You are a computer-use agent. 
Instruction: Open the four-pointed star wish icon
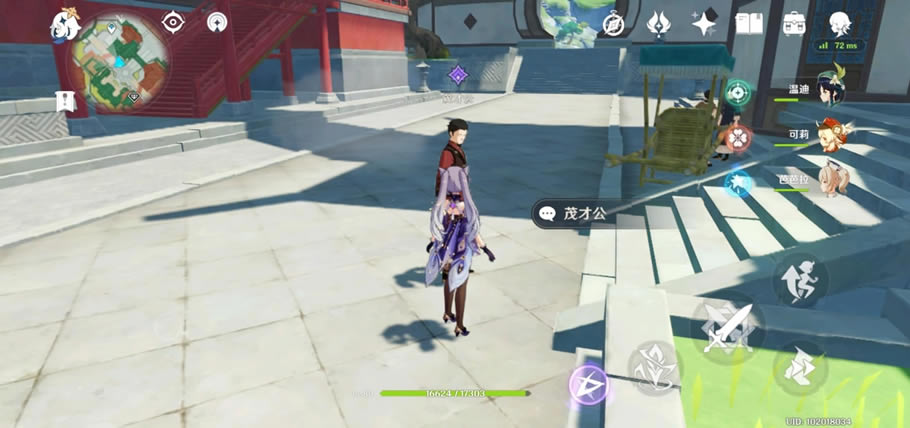click(703, 22)
